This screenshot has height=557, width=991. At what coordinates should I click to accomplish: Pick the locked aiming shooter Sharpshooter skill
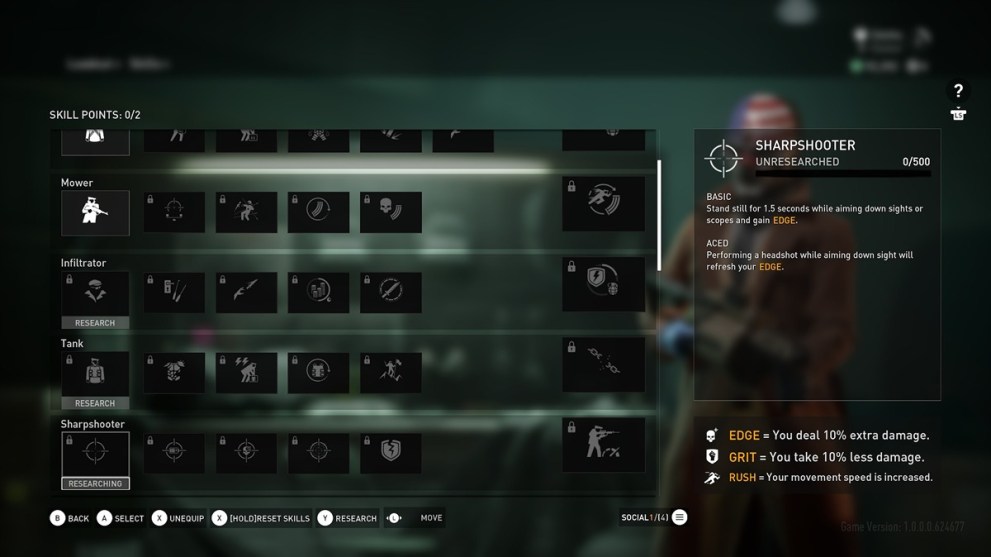pos(603,444)
